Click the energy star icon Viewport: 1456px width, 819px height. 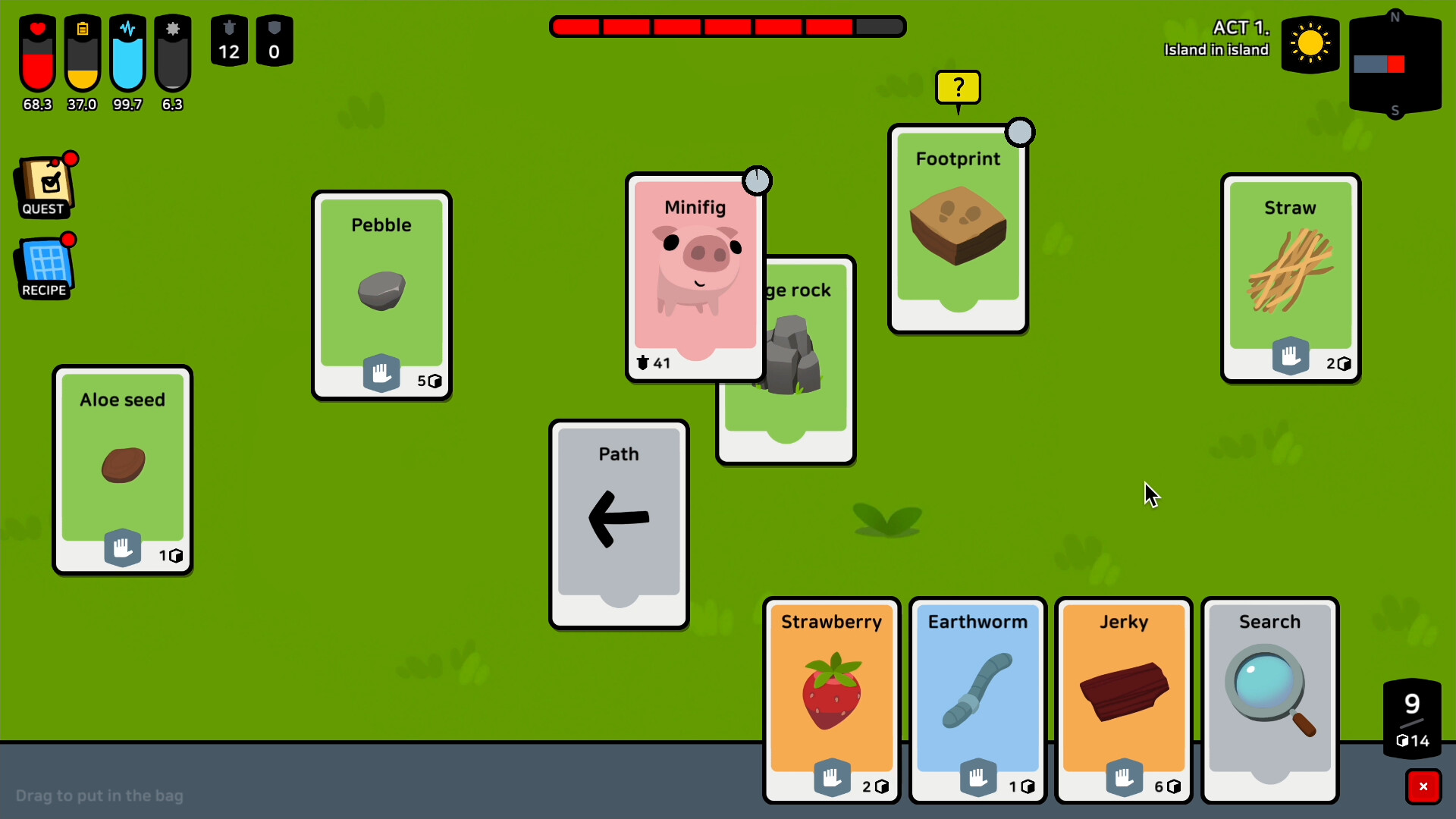pyautogui.click(x=172, y=53)
